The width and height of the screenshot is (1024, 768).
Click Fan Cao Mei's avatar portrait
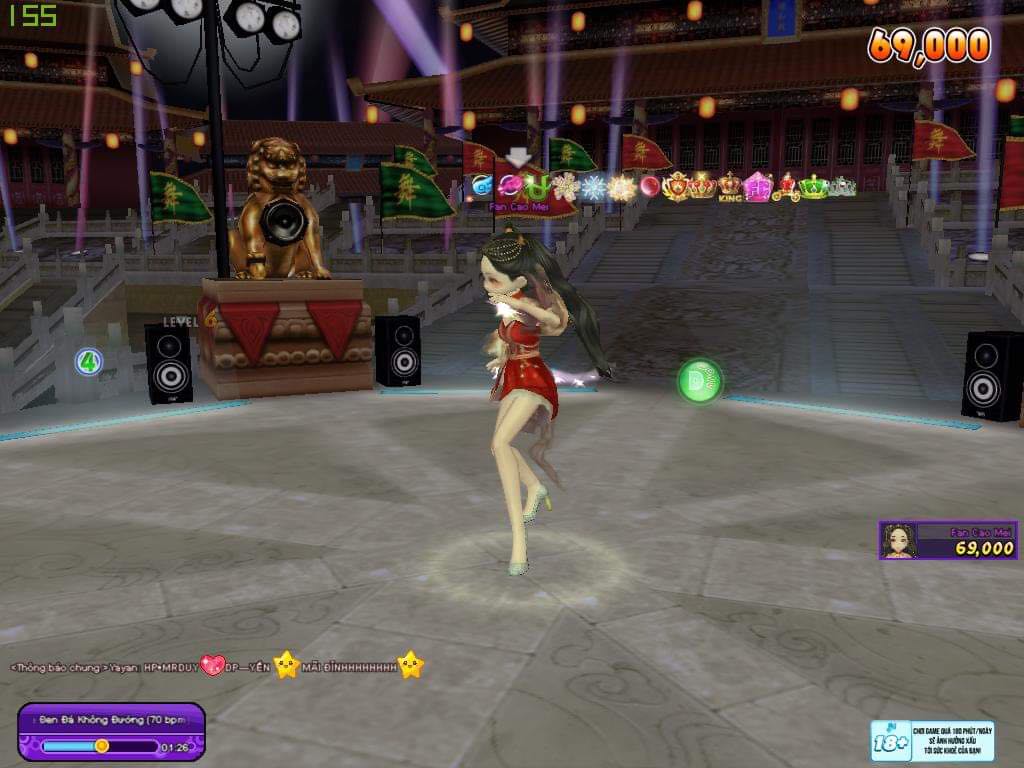[899, 541]
